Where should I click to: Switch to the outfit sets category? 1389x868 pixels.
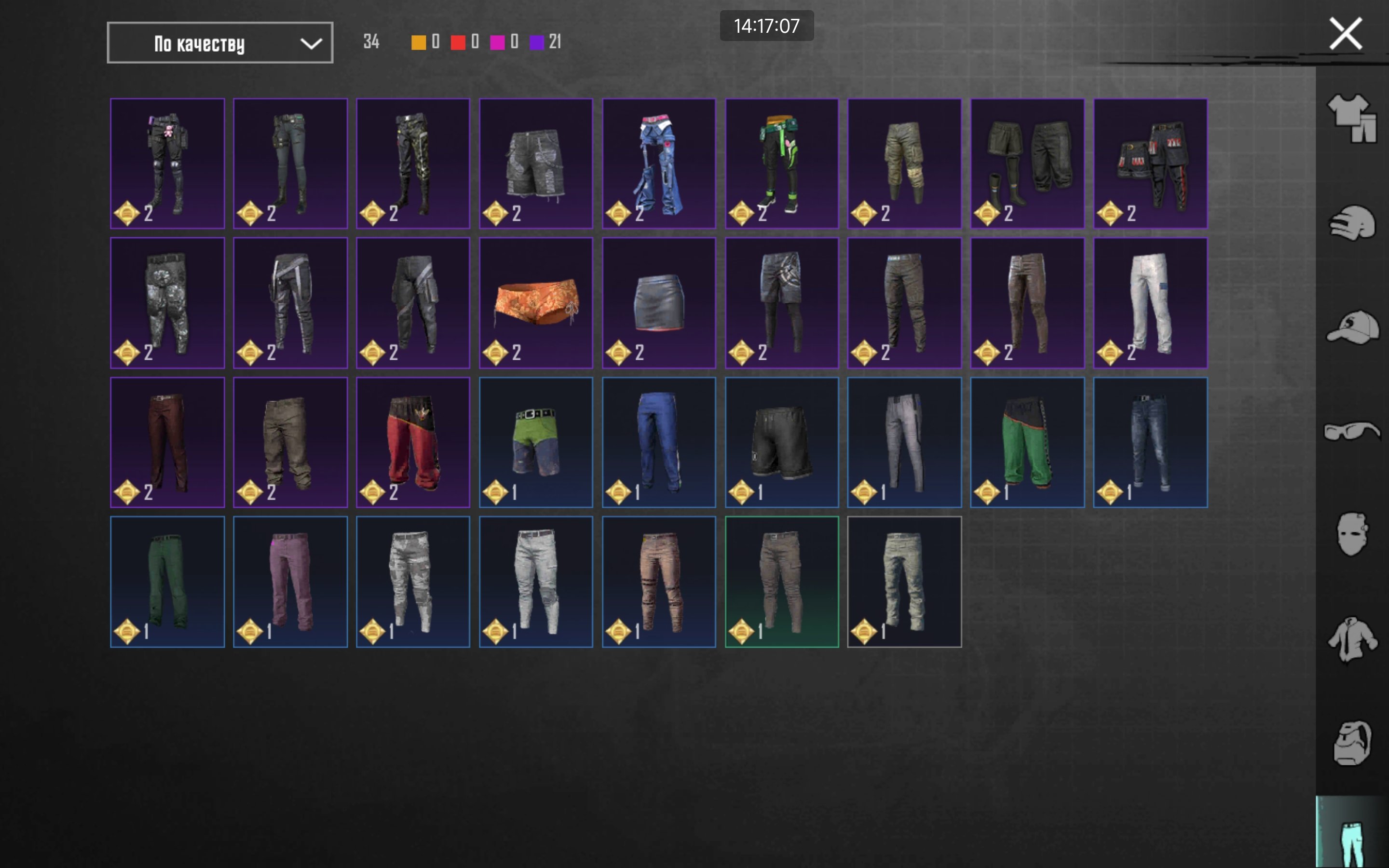(1352, 118)
